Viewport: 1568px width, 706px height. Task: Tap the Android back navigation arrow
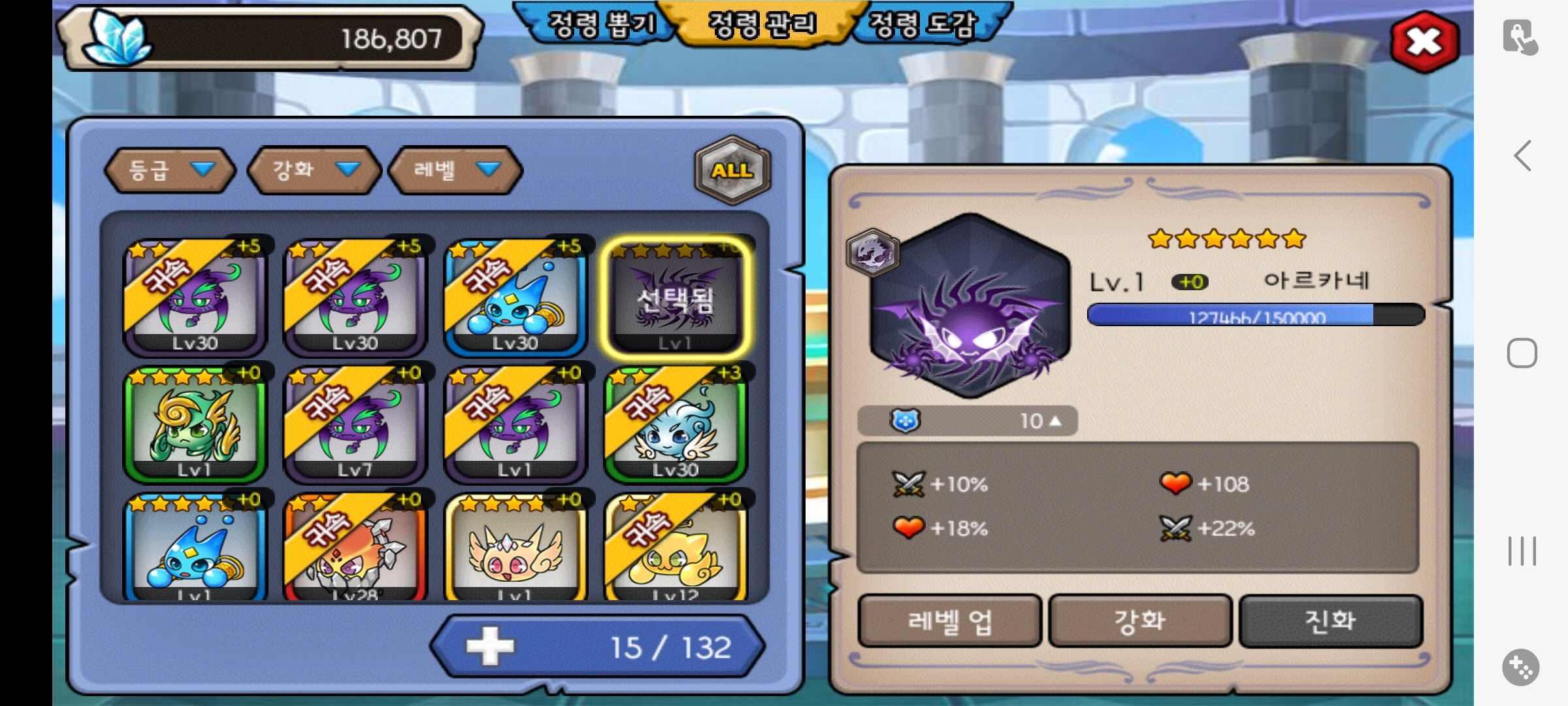(x=1522, y=156)
